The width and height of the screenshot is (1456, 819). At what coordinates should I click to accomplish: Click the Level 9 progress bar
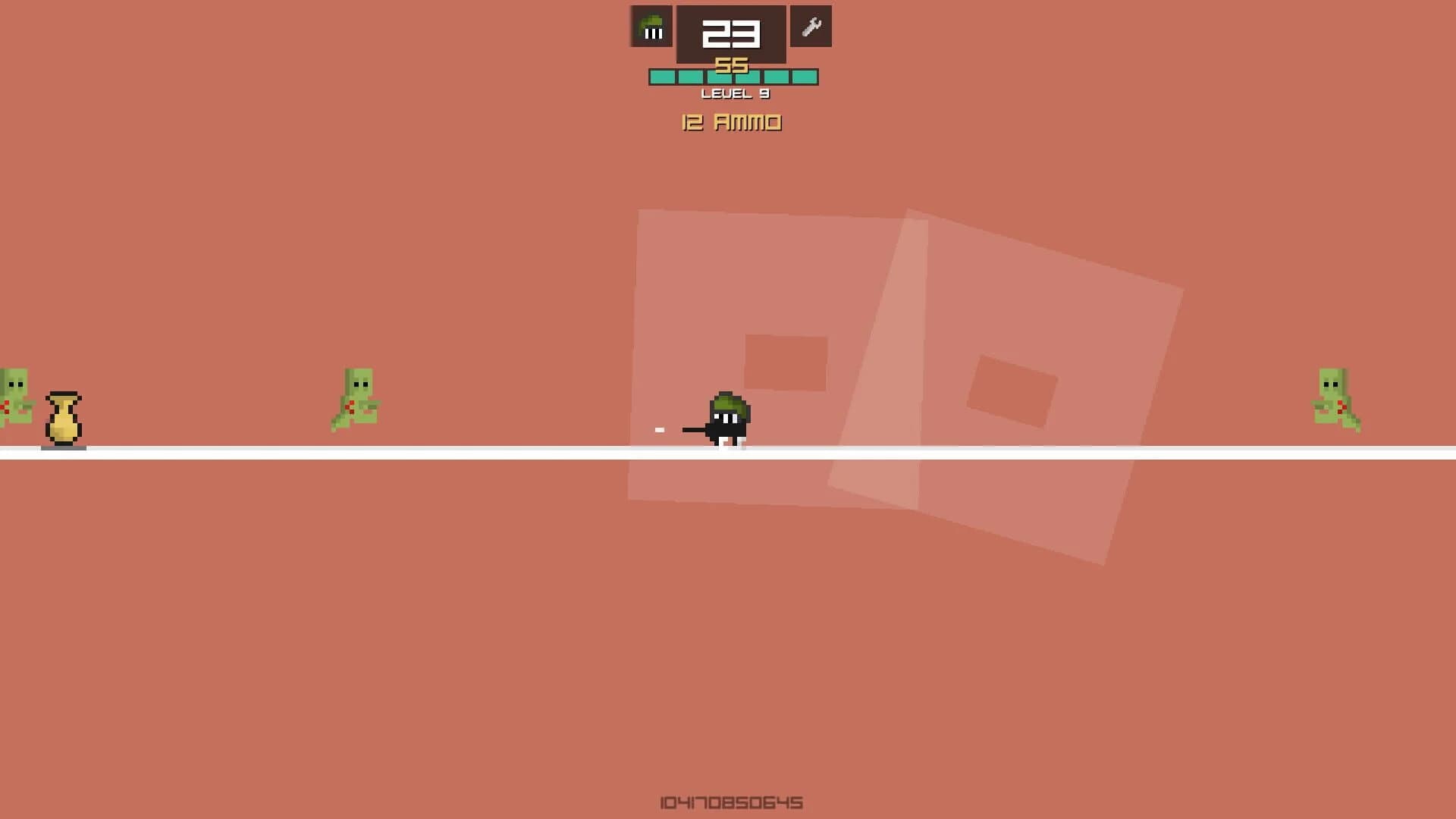pyautogui.click(x=732, y=76)
